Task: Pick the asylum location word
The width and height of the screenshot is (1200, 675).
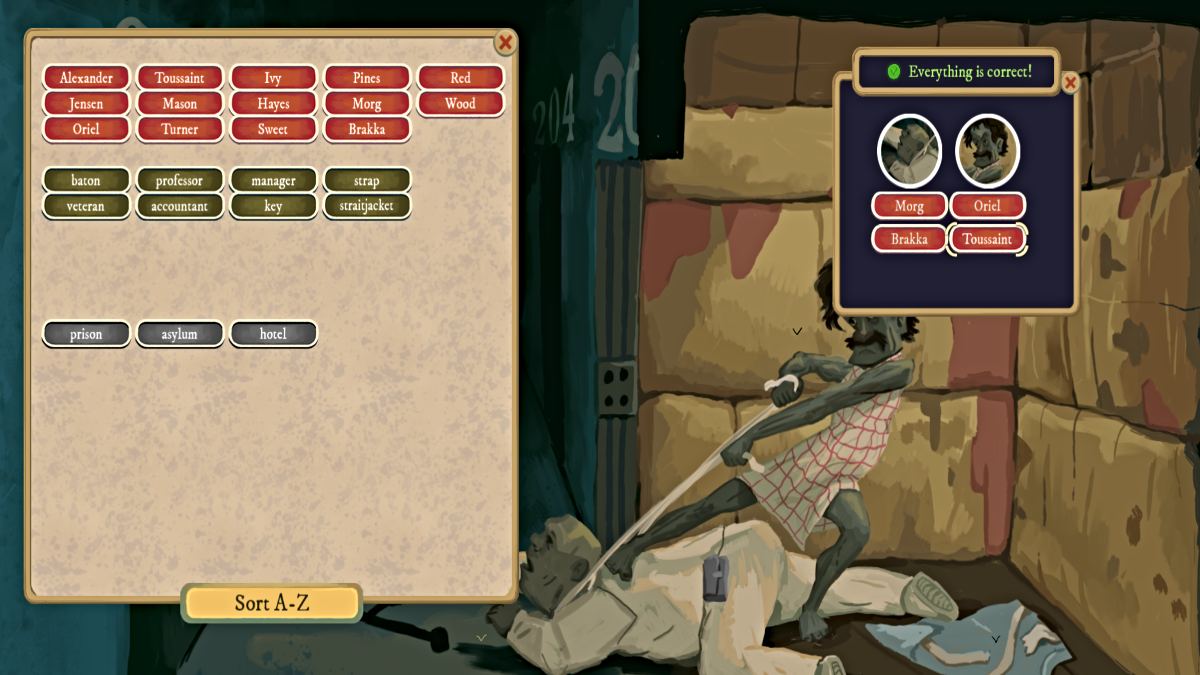Action: pyautogui.click(x=180, y=334)
